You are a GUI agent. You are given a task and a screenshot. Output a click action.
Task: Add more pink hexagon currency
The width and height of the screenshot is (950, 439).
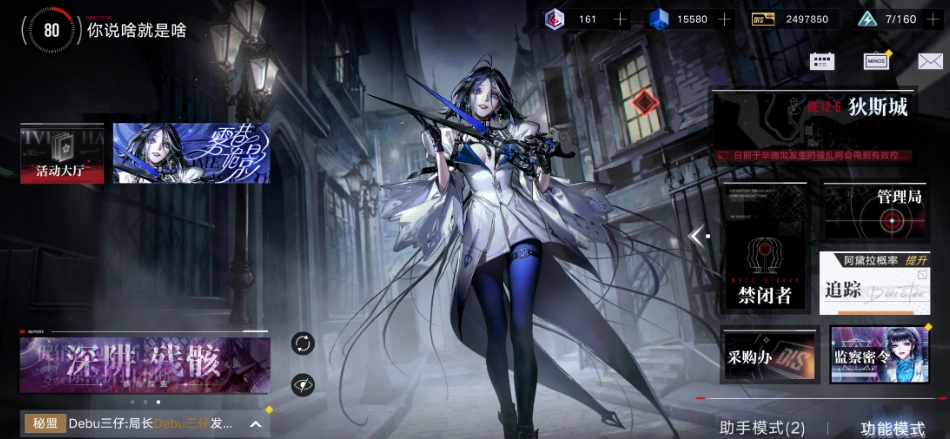[620, 19]
